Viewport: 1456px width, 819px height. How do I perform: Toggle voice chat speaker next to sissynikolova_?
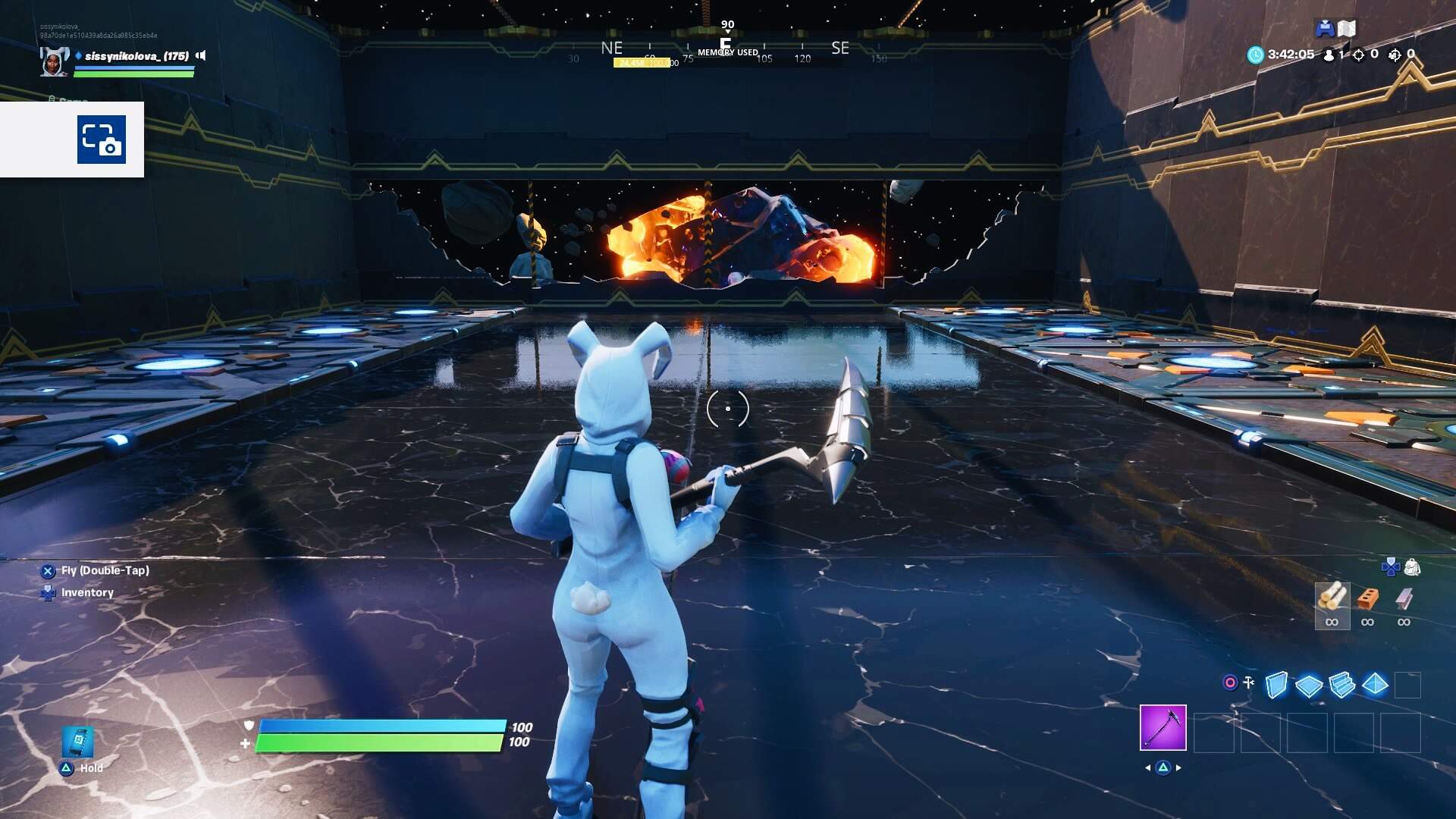pyautogui.click(x=200, y=56)
